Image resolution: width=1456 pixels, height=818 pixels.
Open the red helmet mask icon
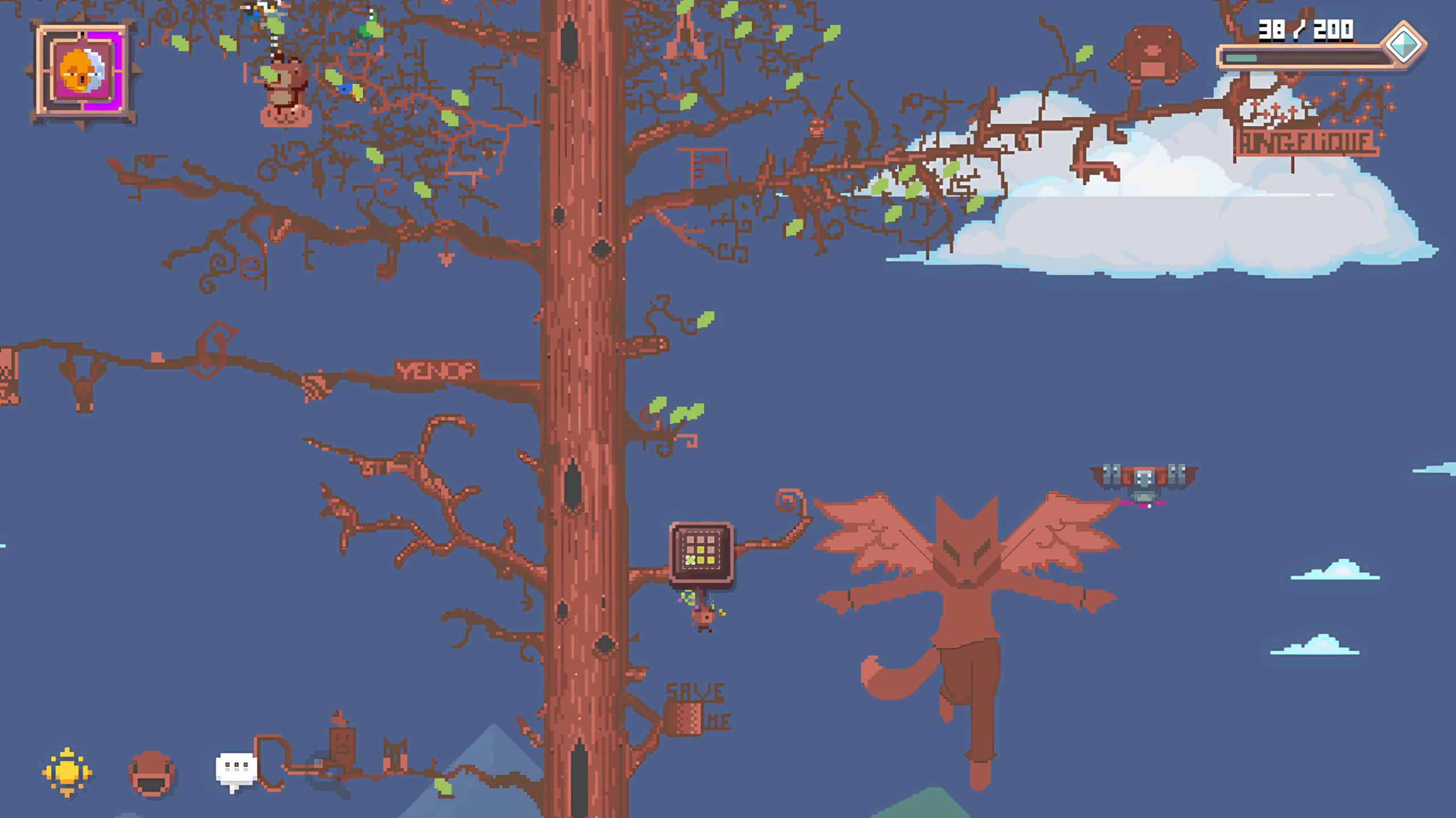[x=151, y=774]
